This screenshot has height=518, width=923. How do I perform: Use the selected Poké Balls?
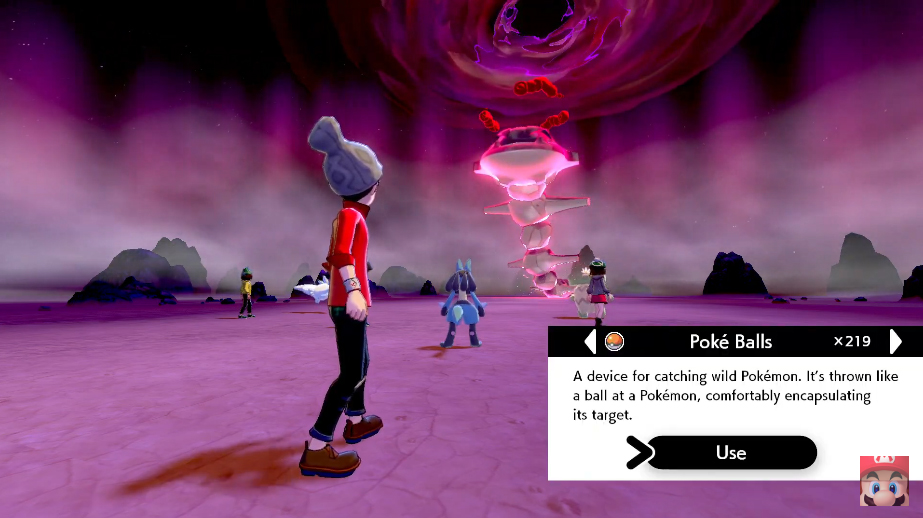coord(731,453)
